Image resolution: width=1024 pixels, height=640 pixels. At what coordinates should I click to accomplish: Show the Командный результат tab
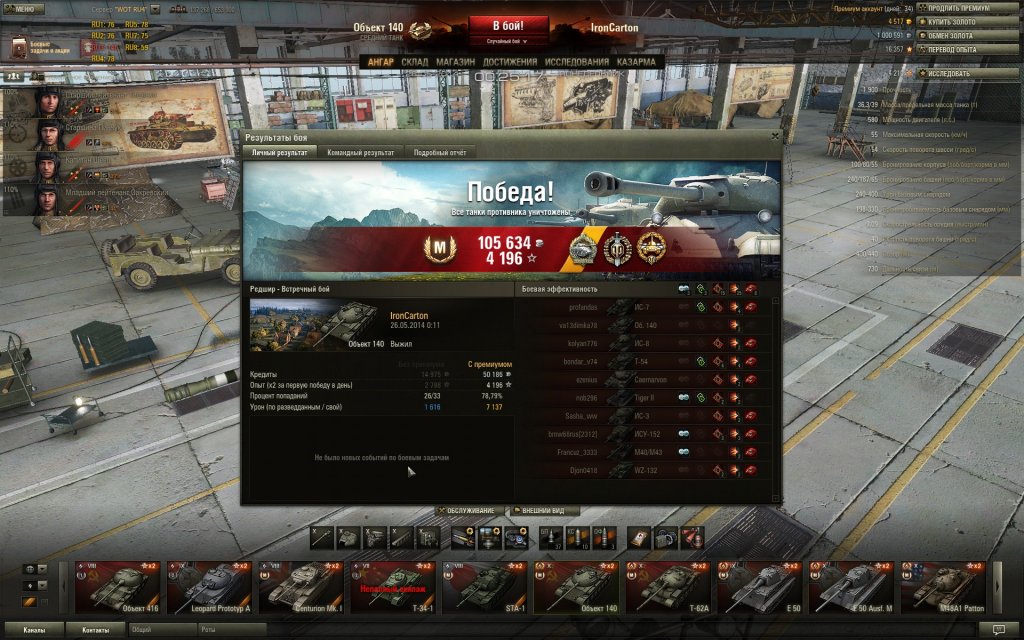(x=360, y=152)
